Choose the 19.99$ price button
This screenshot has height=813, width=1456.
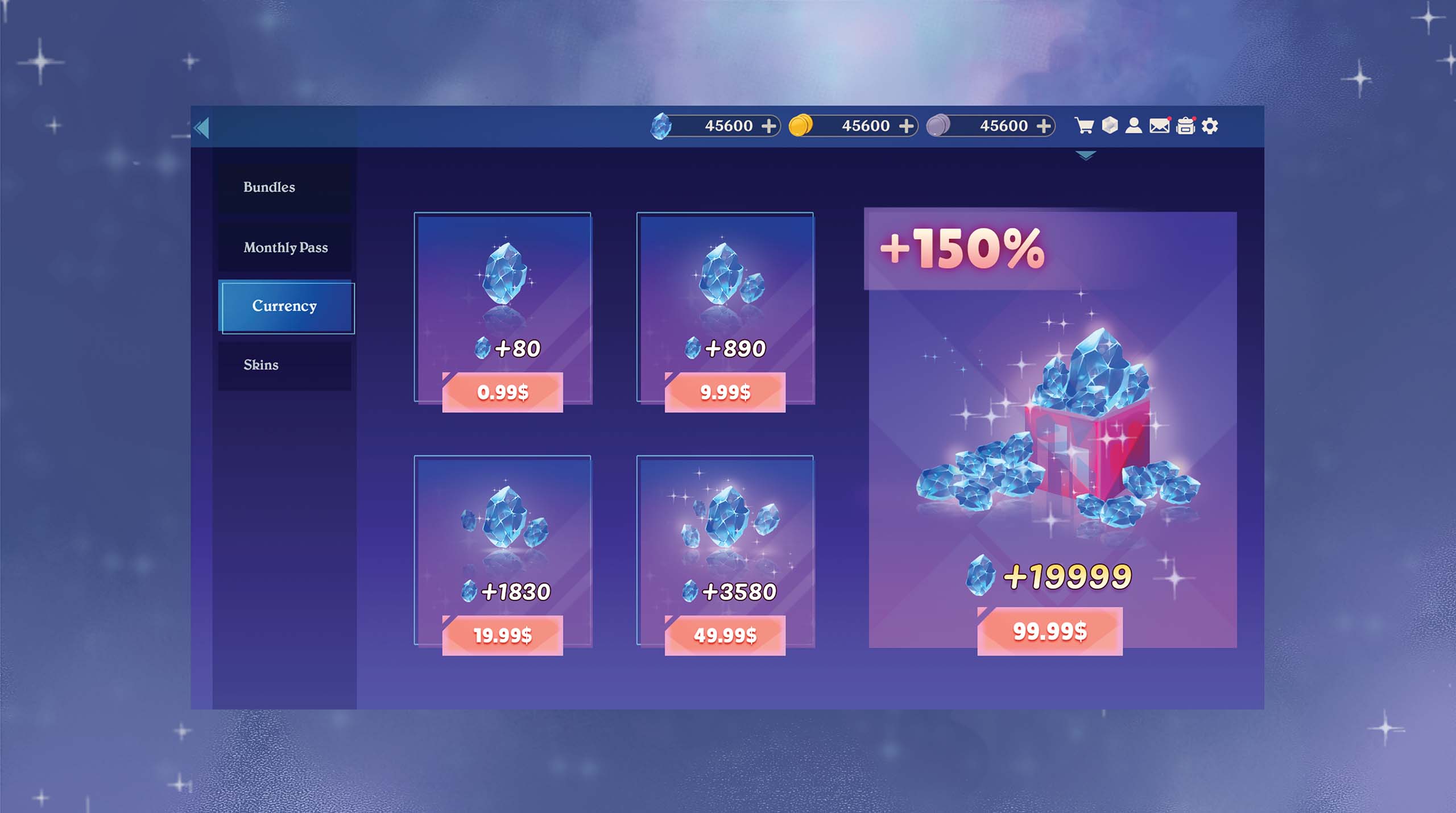[502, 635]
